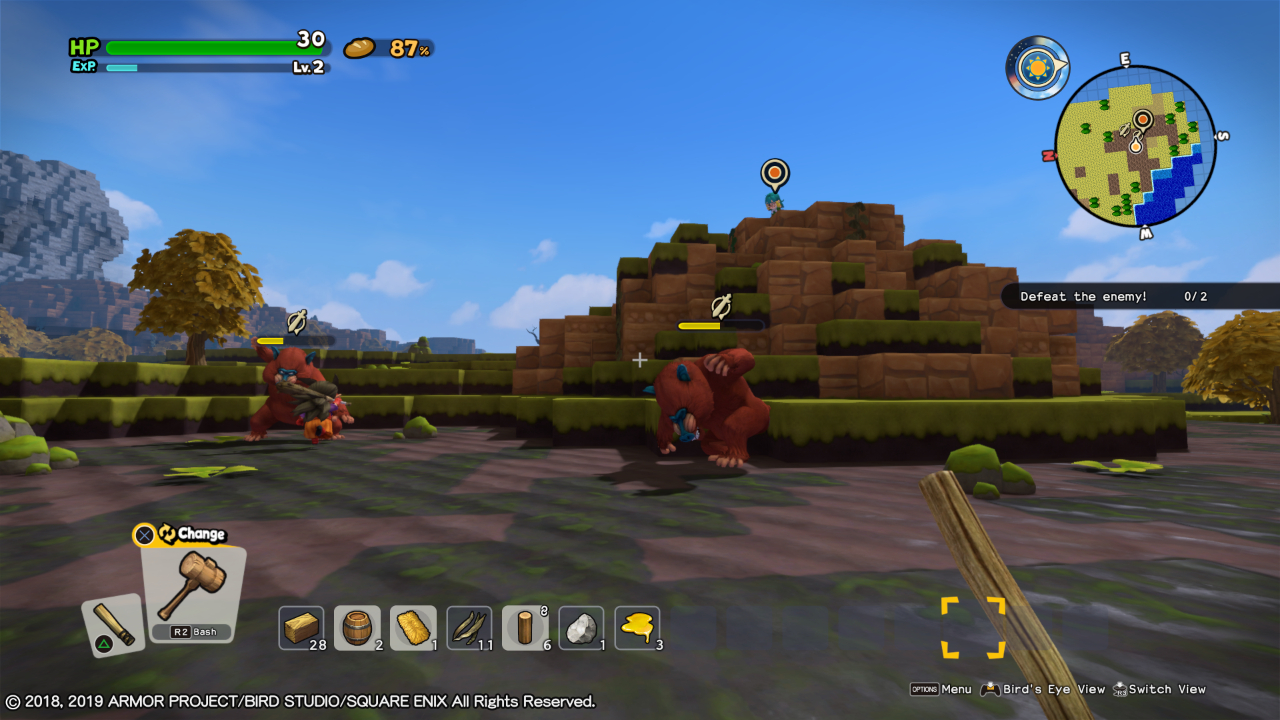Open the circular minimap
Image resolution: width=1280 pixels, height=720 pixels.
click(x=1135, y=147)
